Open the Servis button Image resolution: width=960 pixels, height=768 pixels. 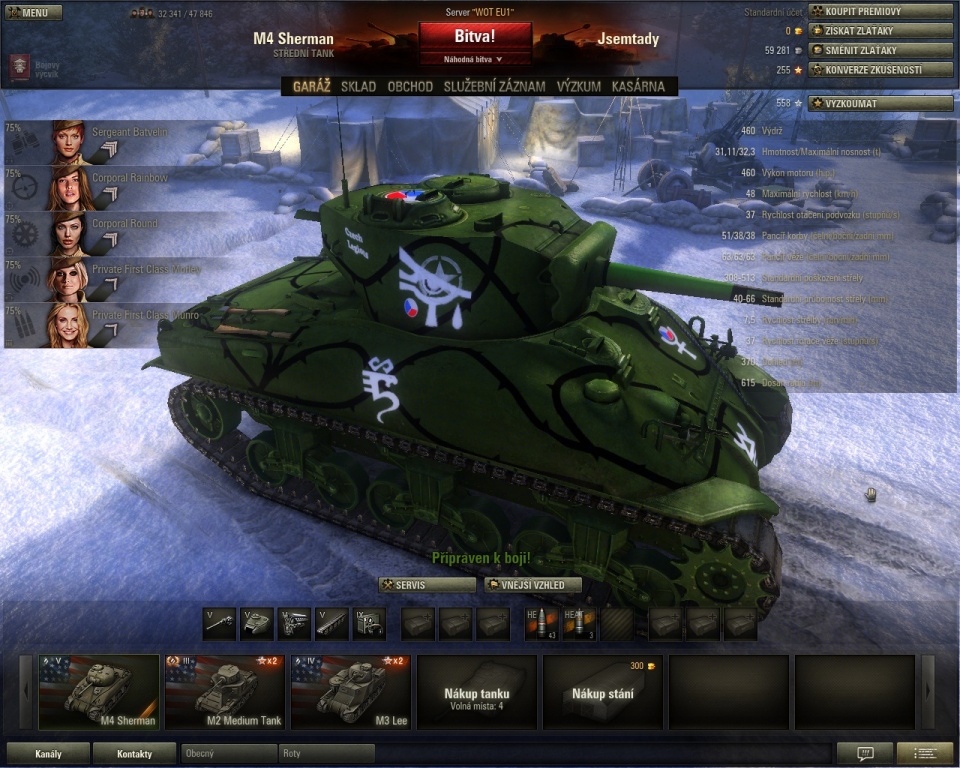pyautogui.click(x=427, y=585)
